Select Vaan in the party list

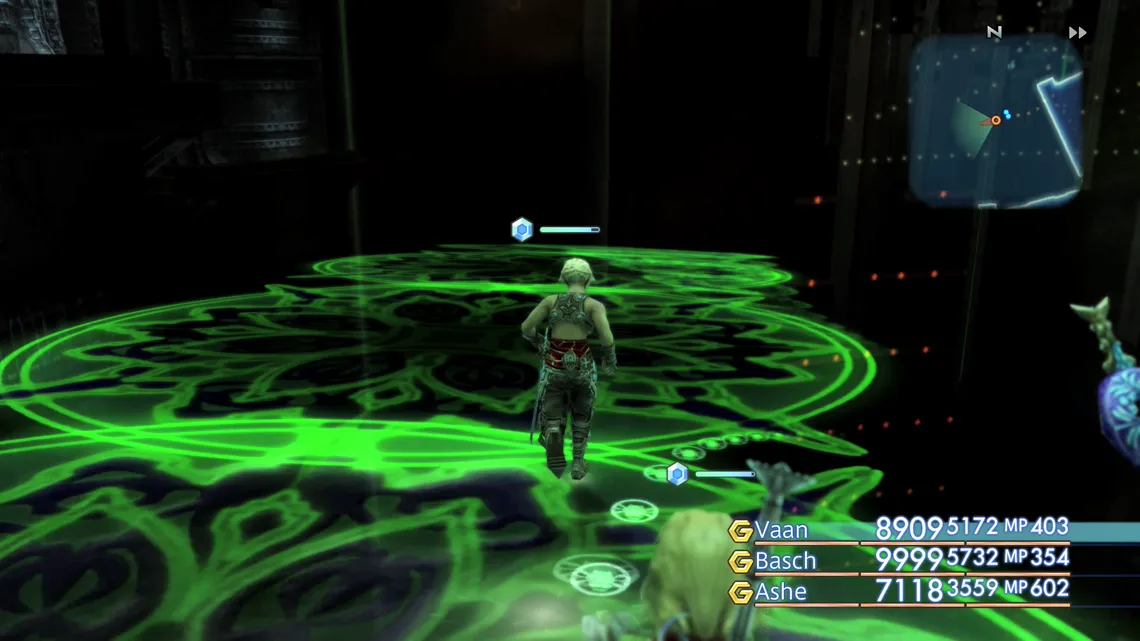(781, 530)
